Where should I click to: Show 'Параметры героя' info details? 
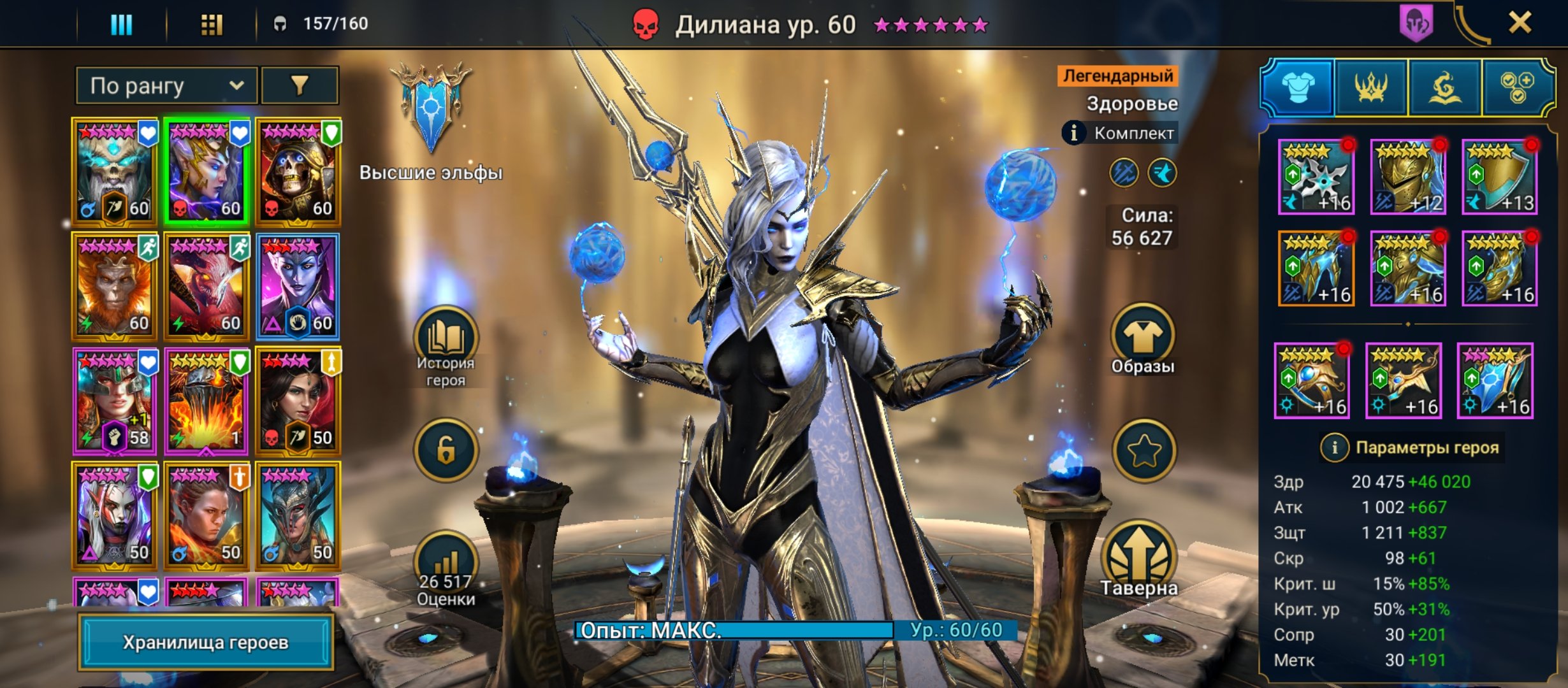pos(1334,448)
